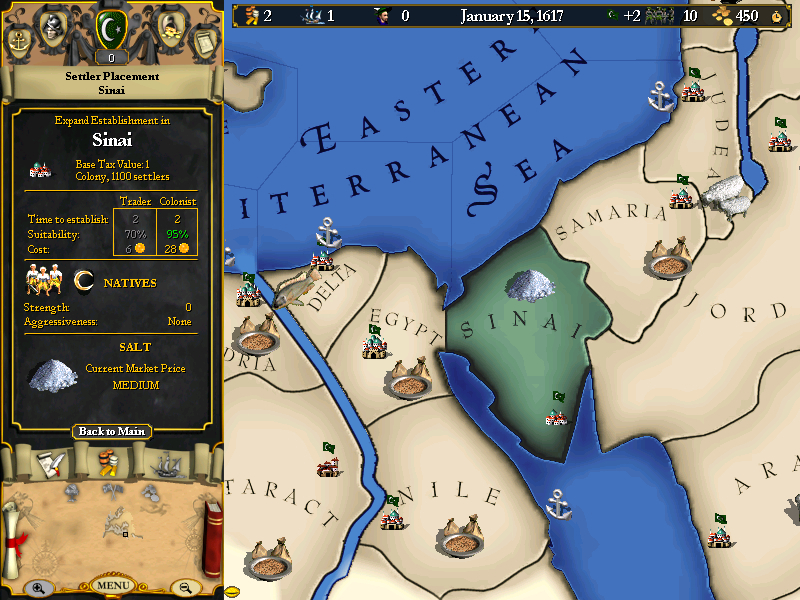Open the crescent flag country shield
The height and width of the screenshot is (600, 800).
tap(111, 30)
